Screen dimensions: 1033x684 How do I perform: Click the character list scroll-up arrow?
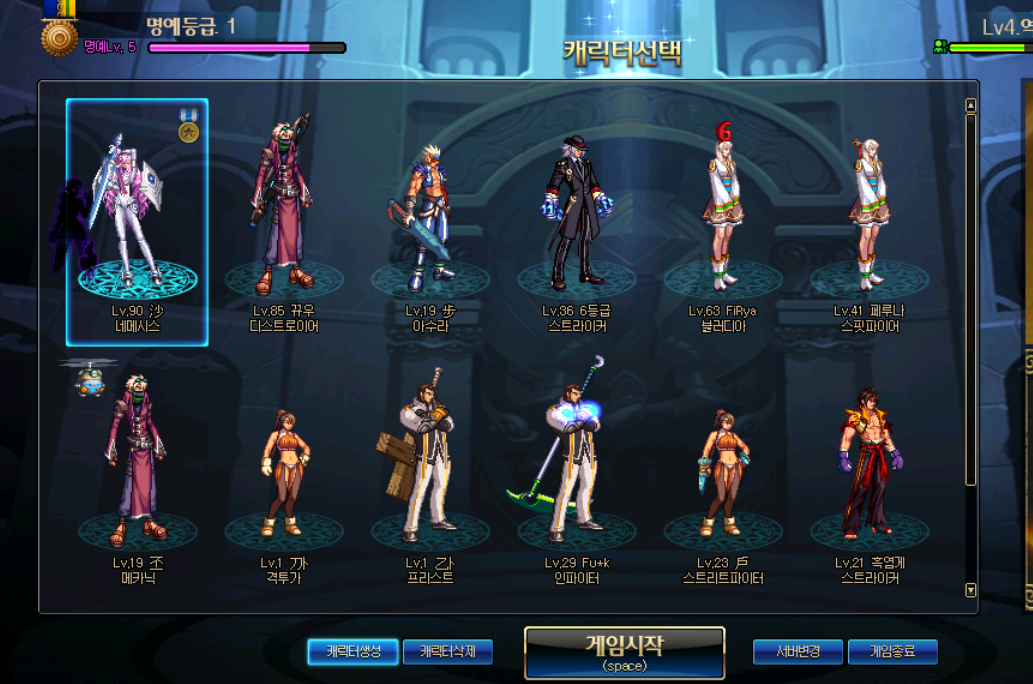pyautogui.click(x=969, y=105)
